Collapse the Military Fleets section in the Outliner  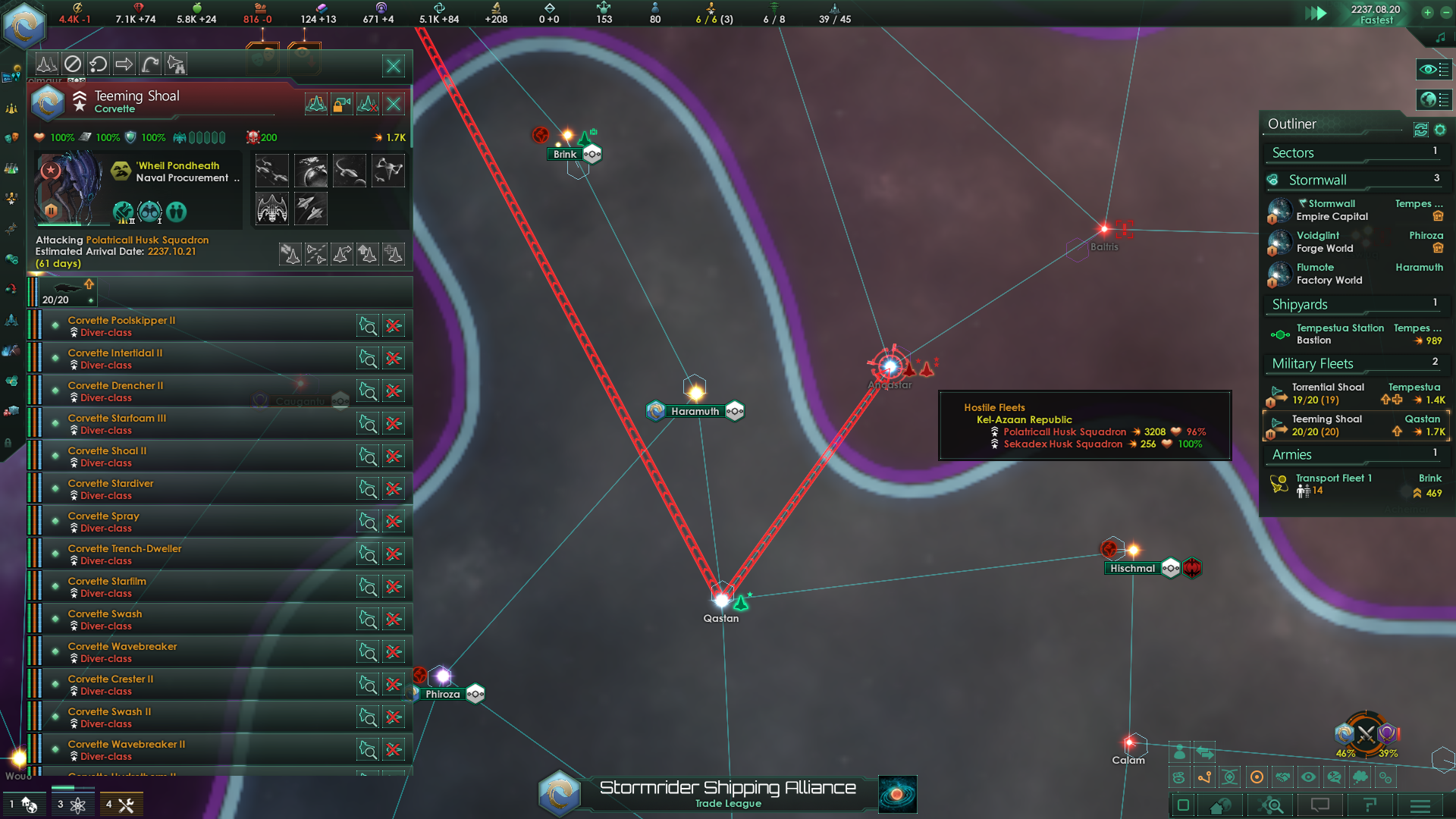pyautogui.click(x=1312, y=363)
